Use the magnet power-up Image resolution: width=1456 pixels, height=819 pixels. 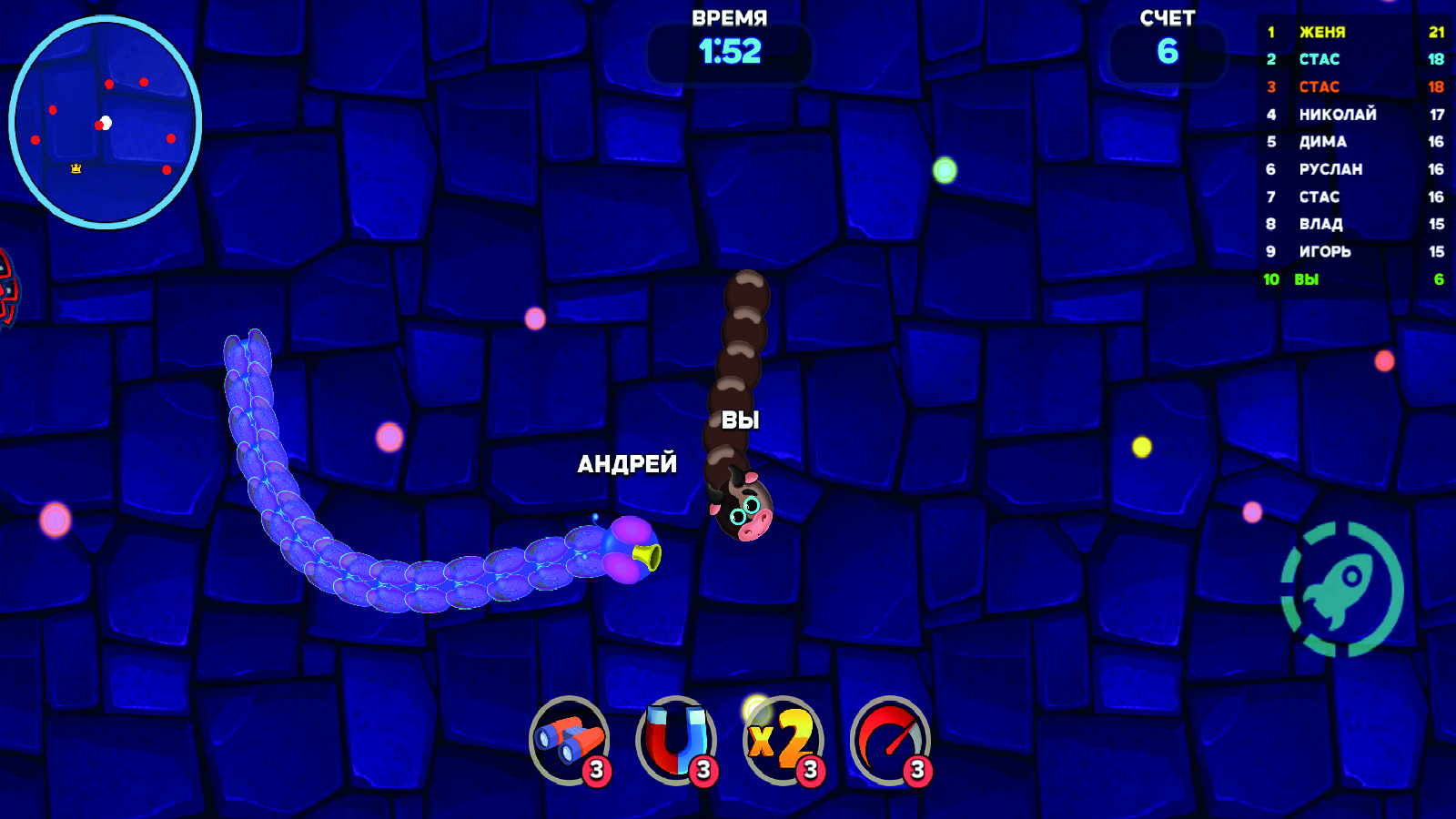(x=673, y=739)
